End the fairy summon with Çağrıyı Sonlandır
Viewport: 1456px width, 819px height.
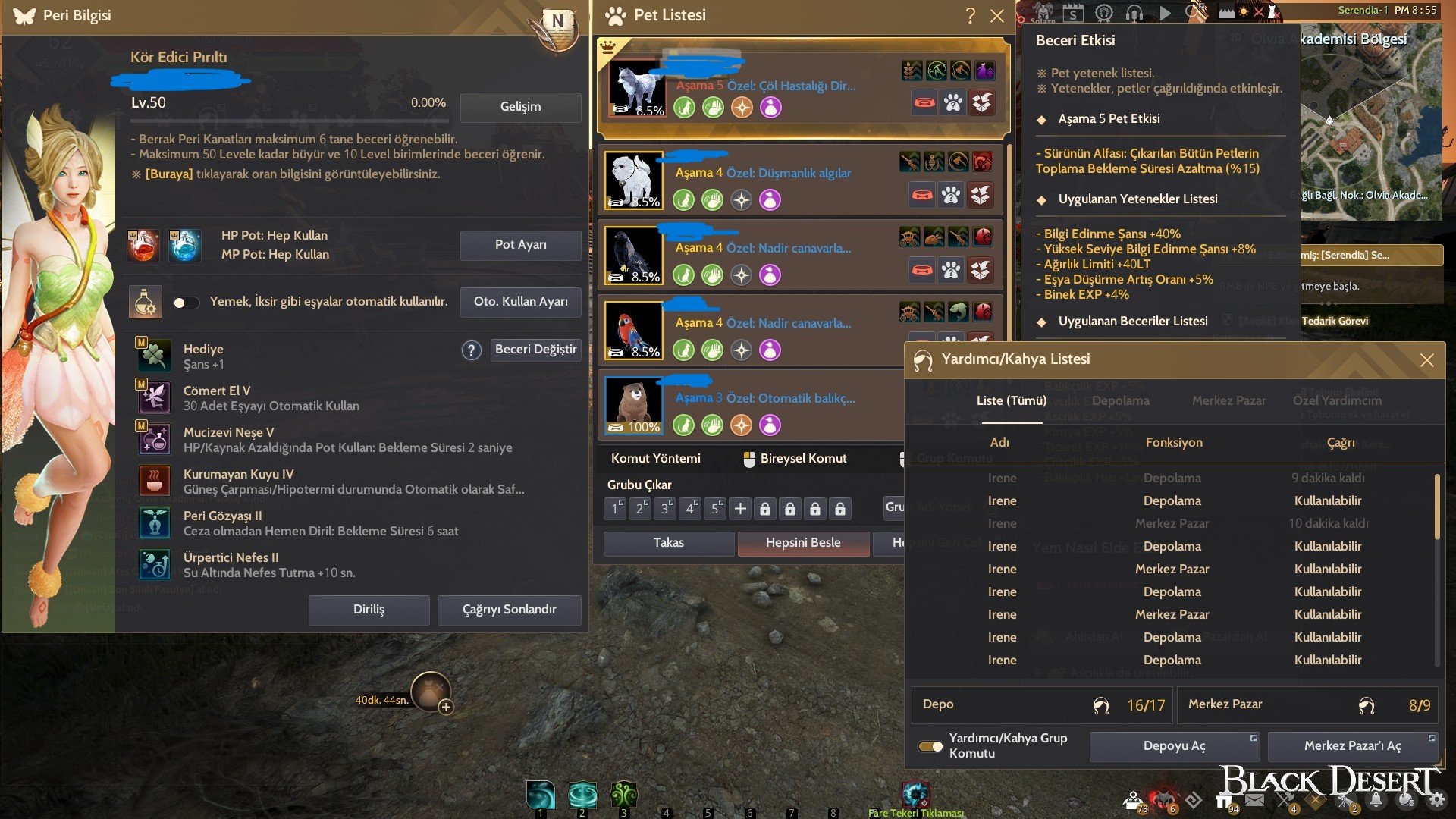[x=509, y=610]
